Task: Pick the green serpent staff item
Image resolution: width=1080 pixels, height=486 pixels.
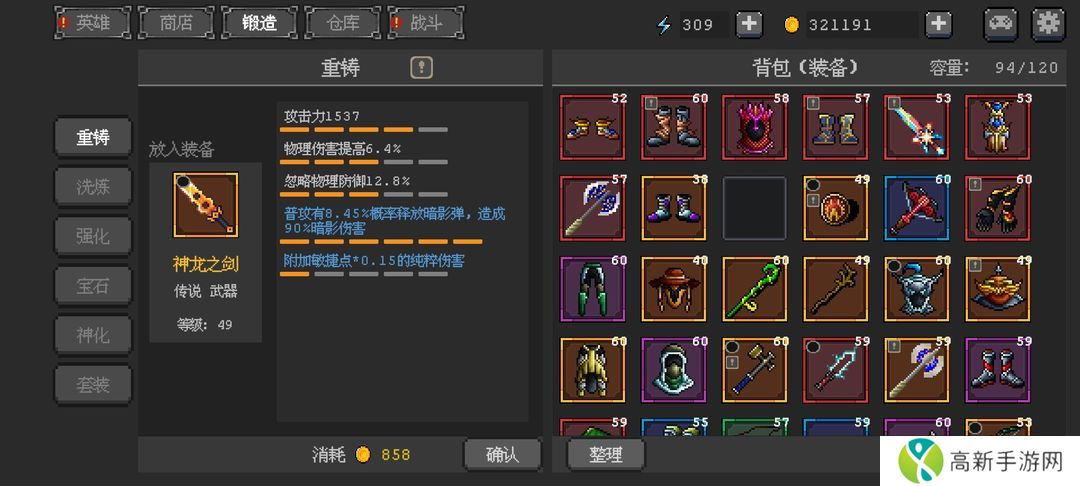Action: pyautogui.click(x=754, y=289)
